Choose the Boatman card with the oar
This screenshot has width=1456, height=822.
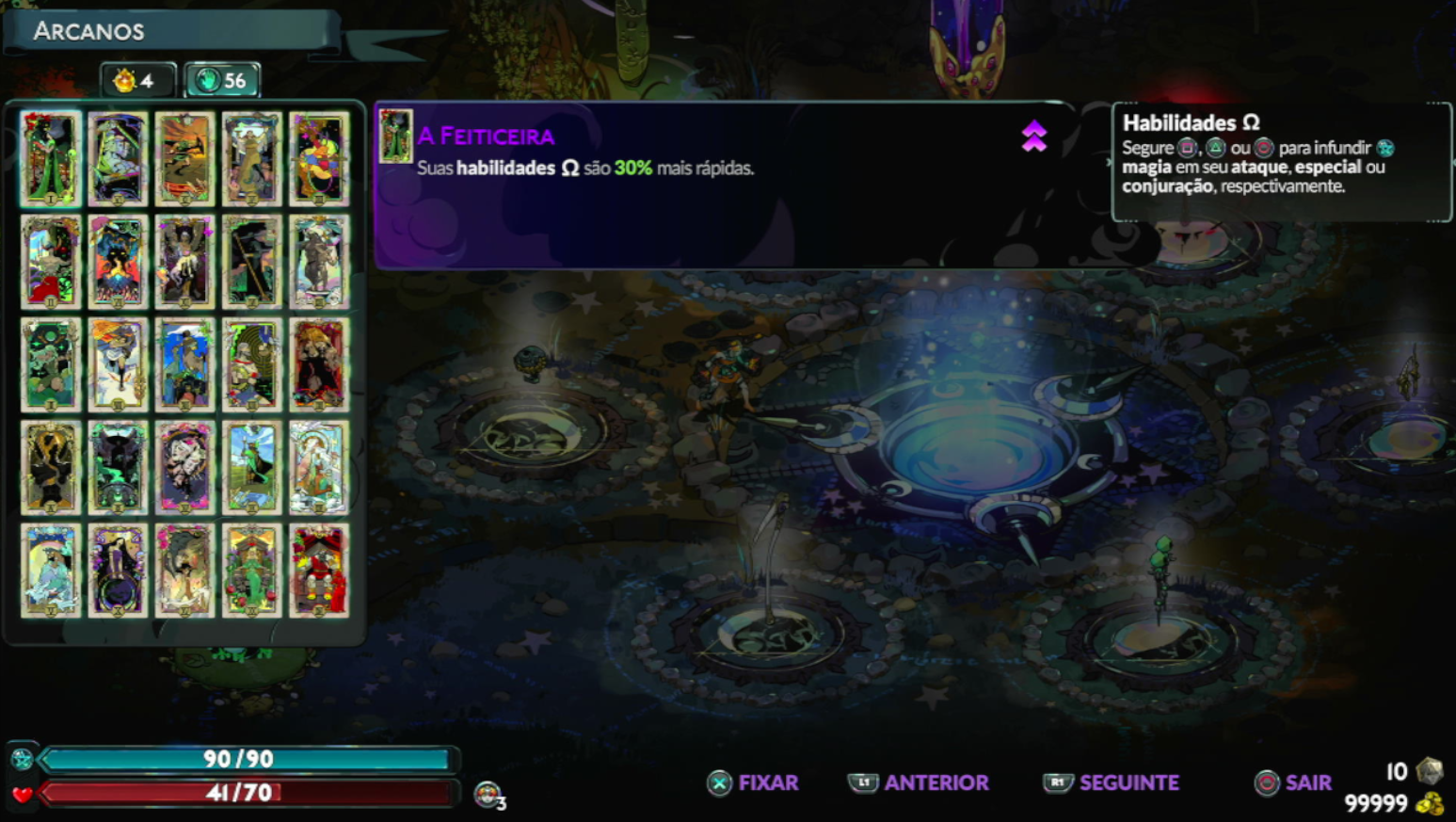[x=252, y=262]
